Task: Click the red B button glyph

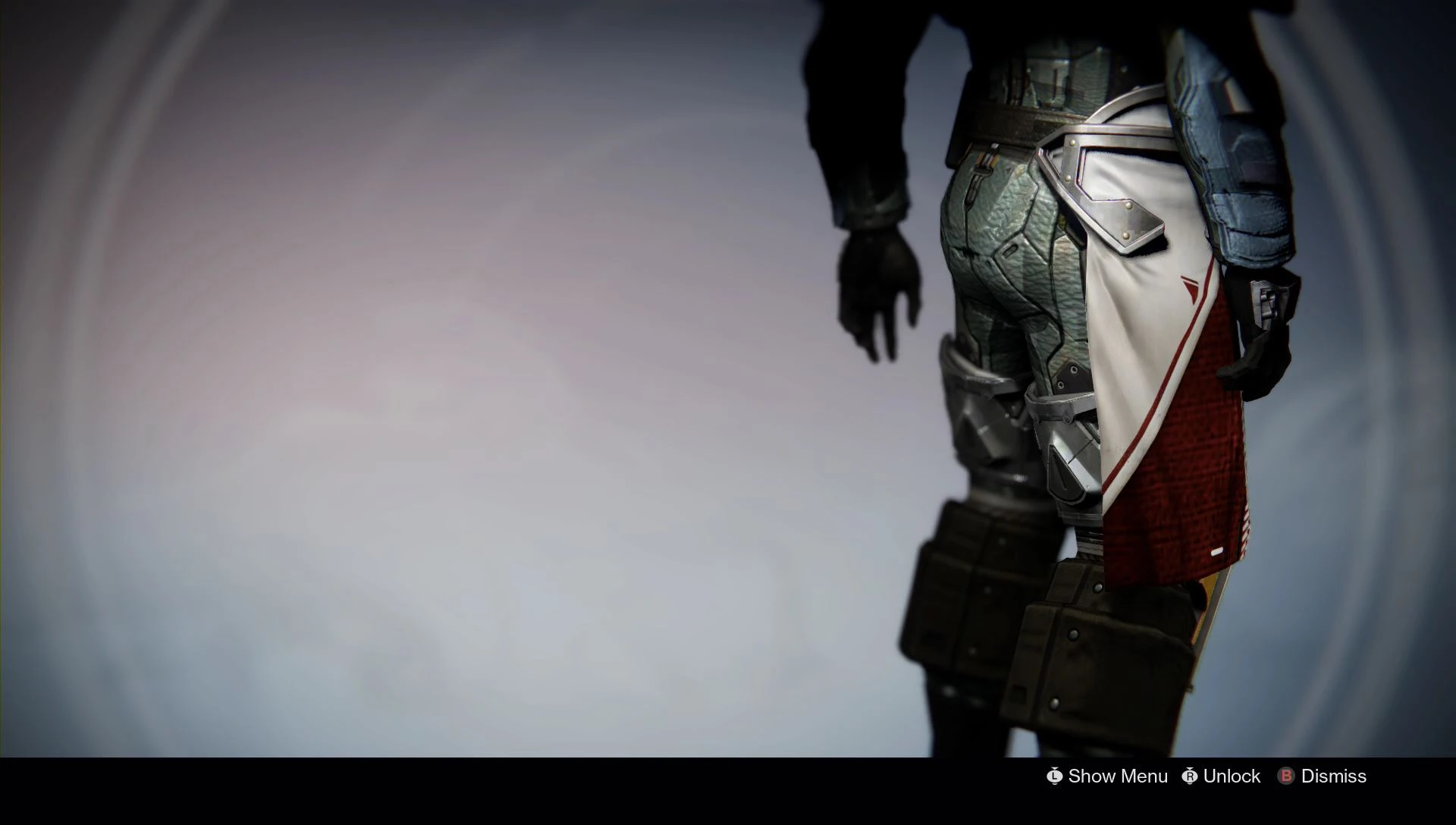Action: [x=1285, y=776]
